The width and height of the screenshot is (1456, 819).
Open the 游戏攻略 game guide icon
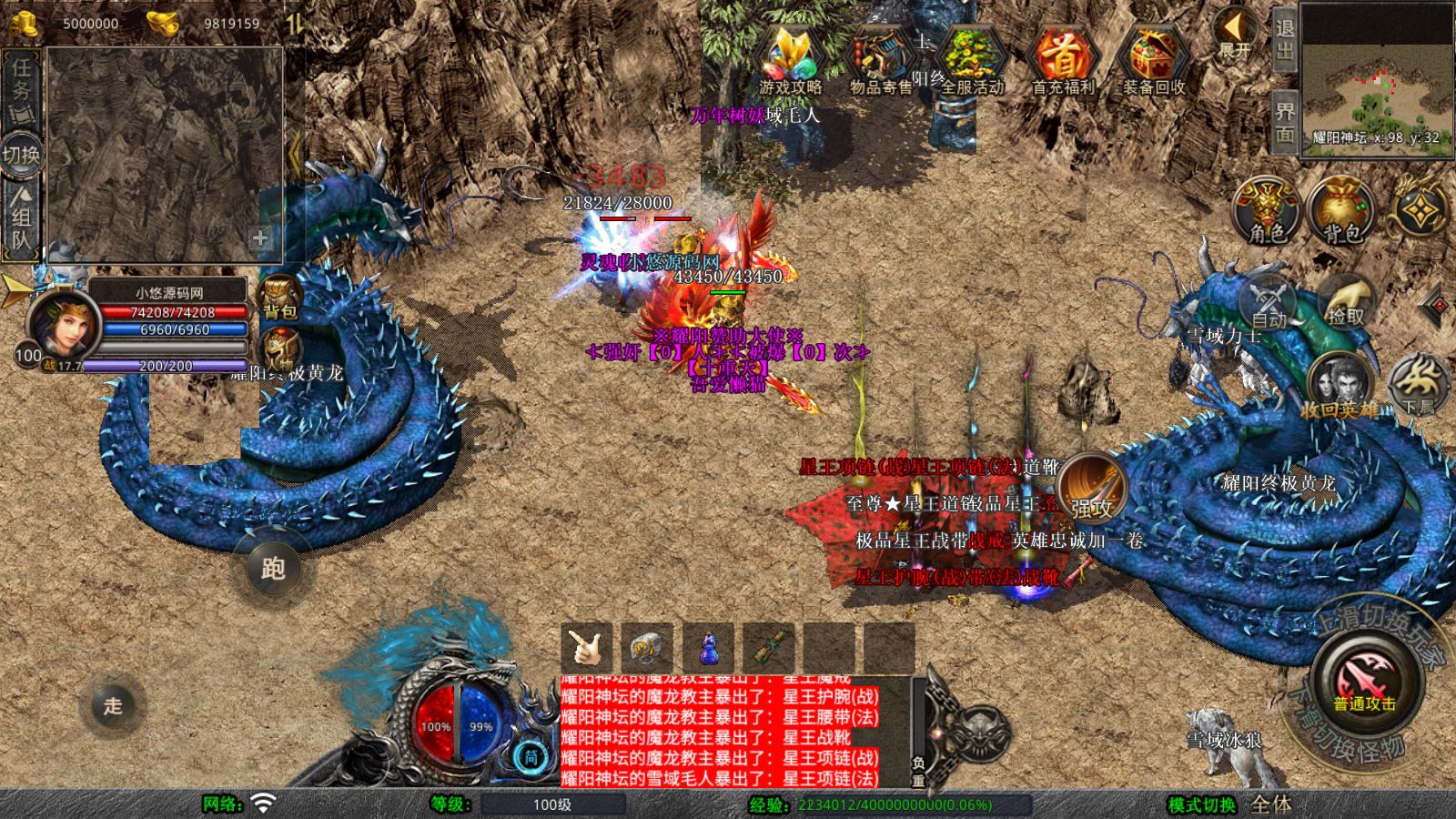click(x=790, y=59)
